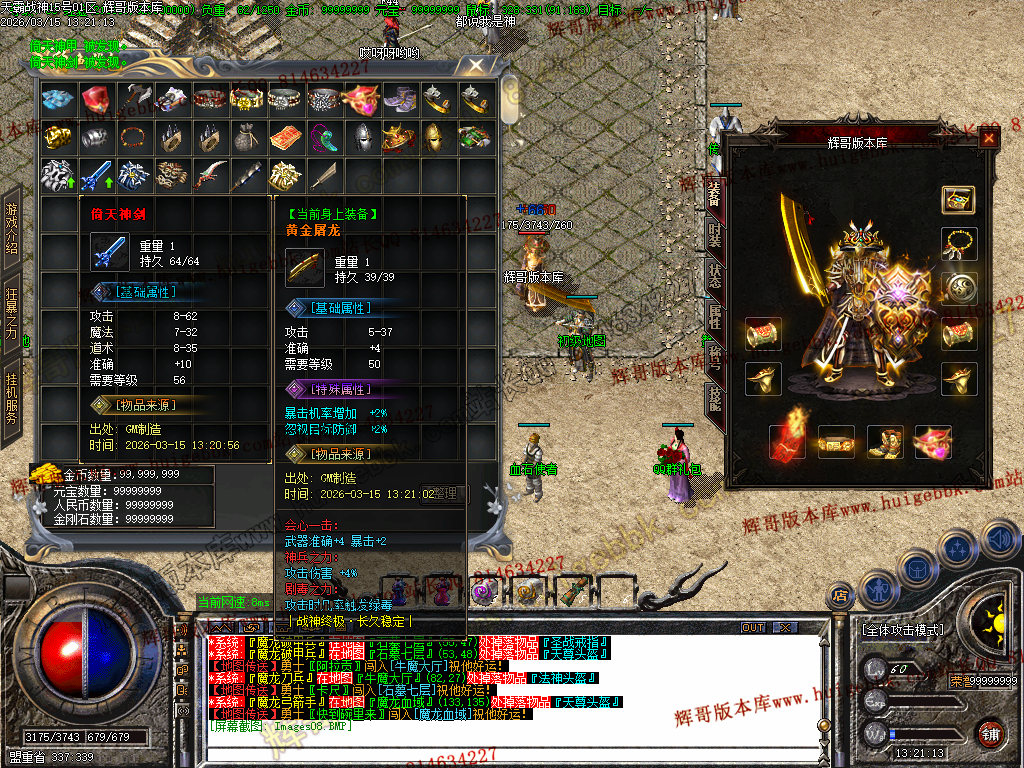1024x768 pixels.
Task: Open the round 铺 shop button
Action: click(989, 732)
